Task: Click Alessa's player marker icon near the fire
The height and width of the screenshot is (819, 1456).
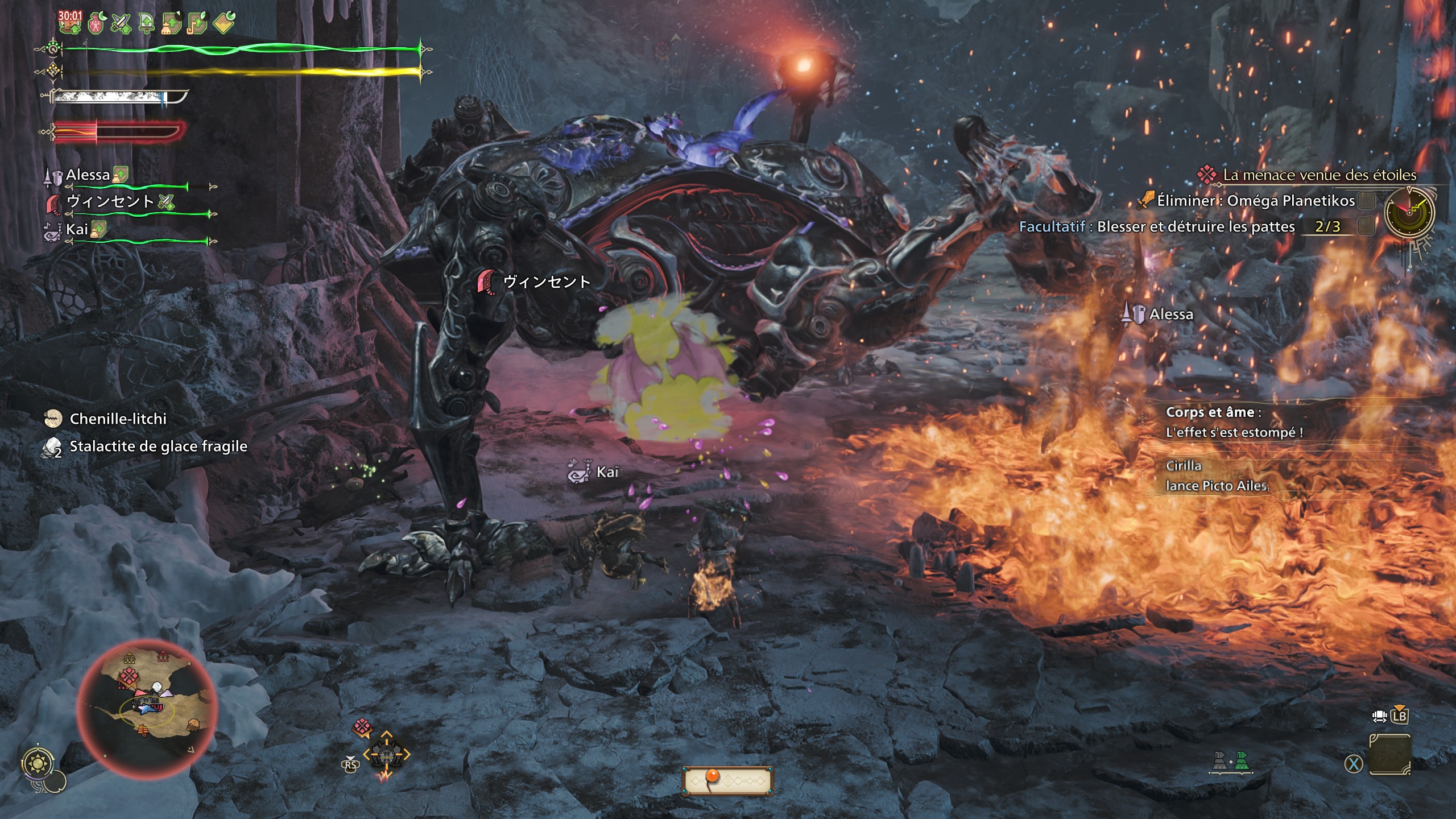Action: tap(1134, 313)
